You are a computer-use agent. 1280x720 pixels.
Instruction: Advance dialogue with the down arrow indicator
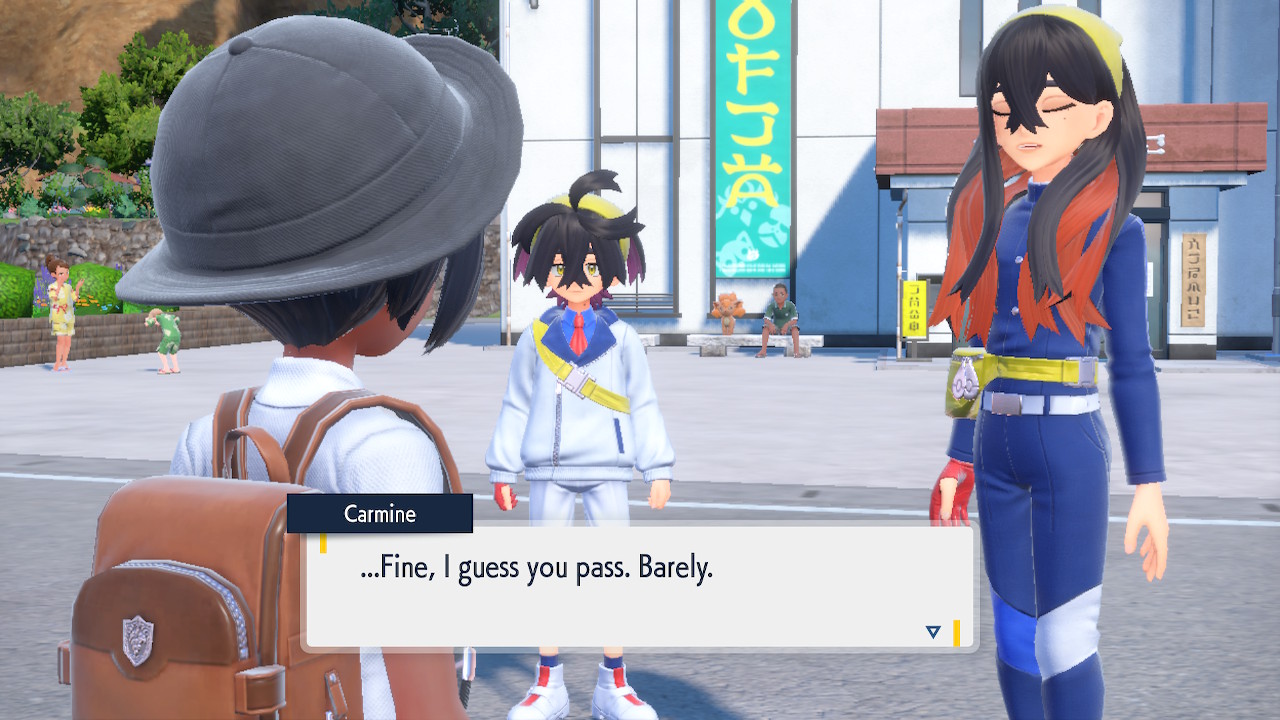coord(933,631)
